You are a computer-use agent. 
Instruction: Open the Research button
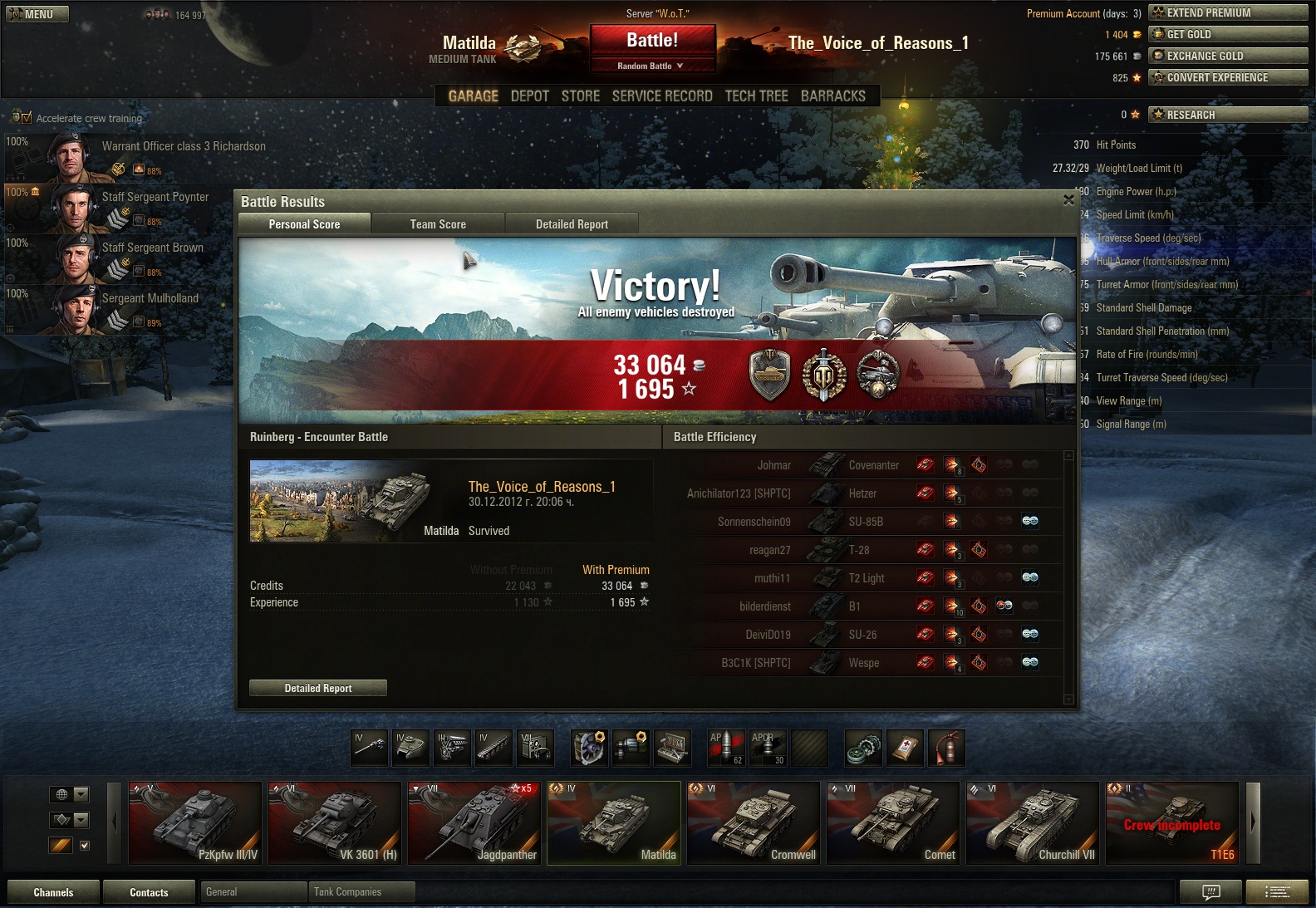(1228, 115)
